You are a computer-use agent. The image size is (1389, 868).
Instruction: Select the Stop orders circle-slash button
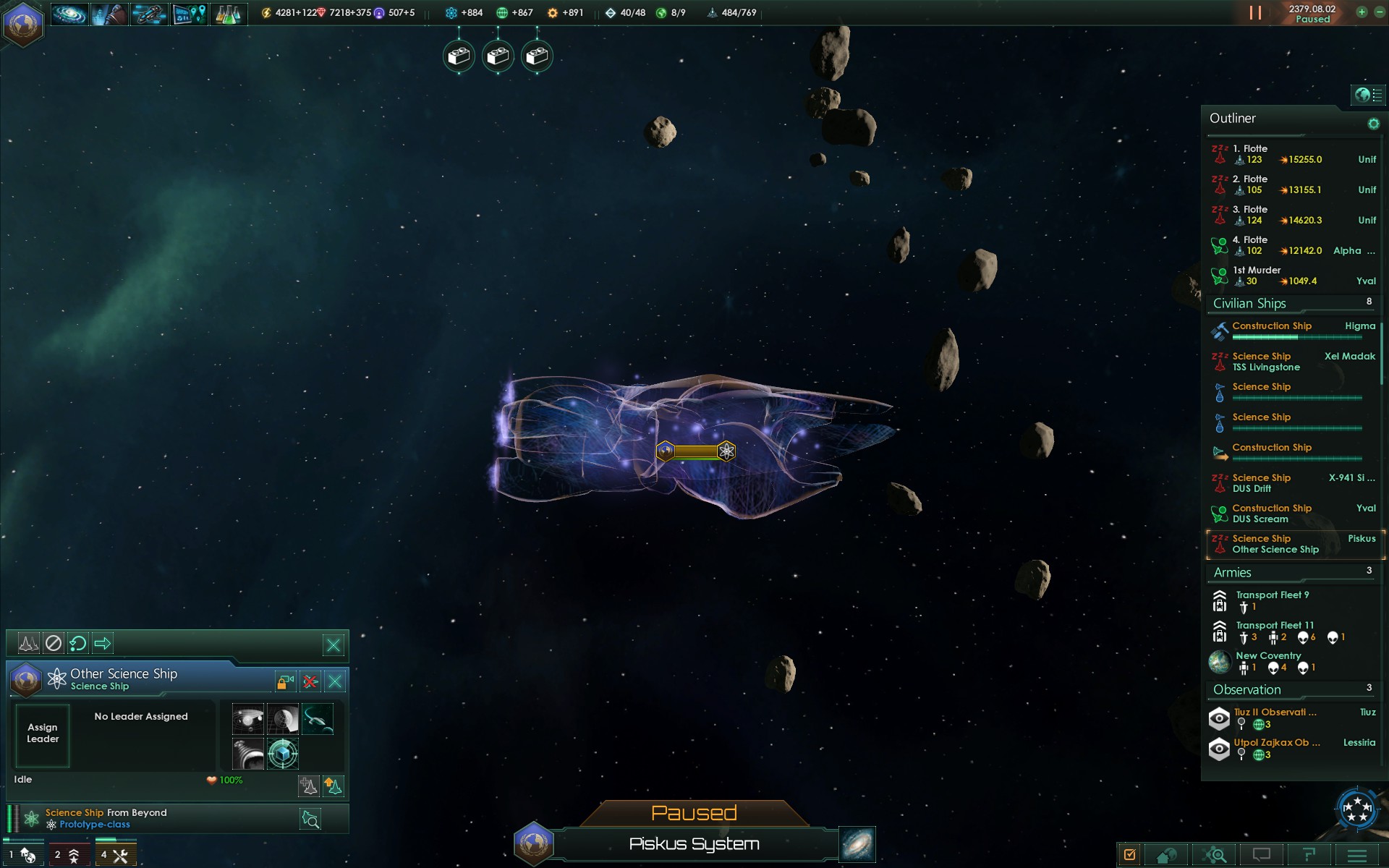tap(54, 643)
